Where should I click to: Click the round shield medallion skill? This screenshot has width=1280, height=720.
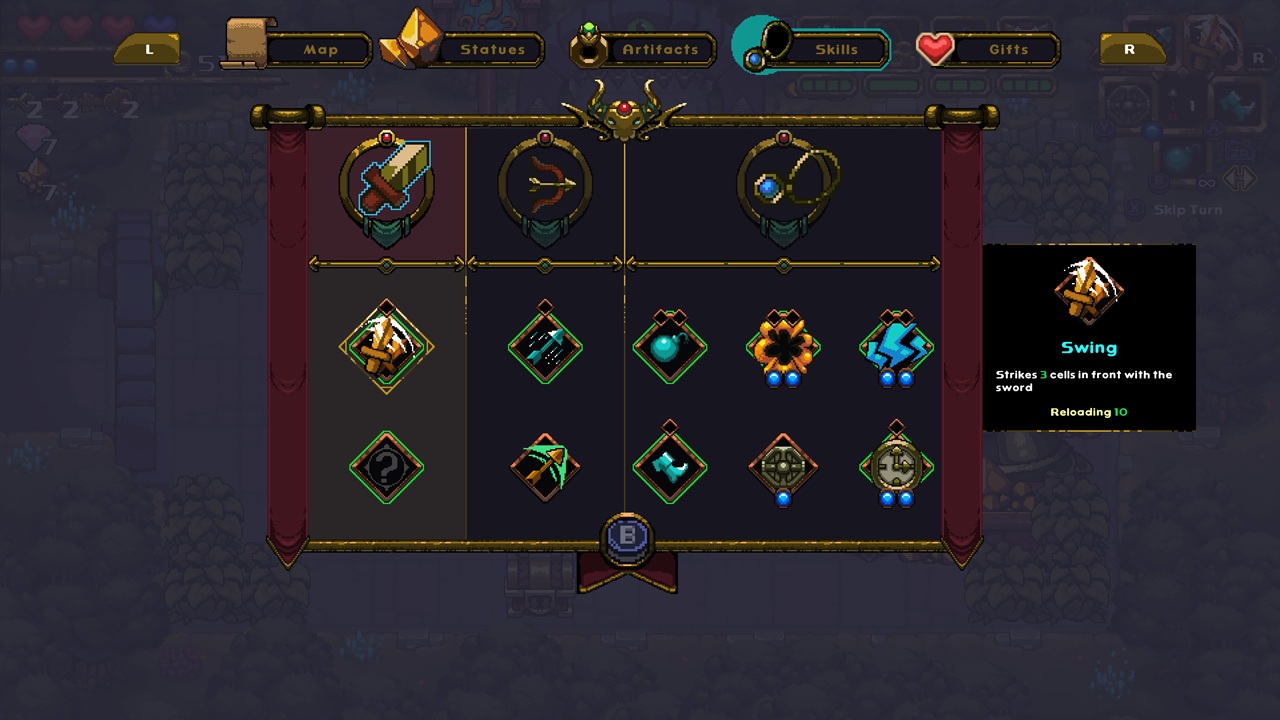click(784, 465)
